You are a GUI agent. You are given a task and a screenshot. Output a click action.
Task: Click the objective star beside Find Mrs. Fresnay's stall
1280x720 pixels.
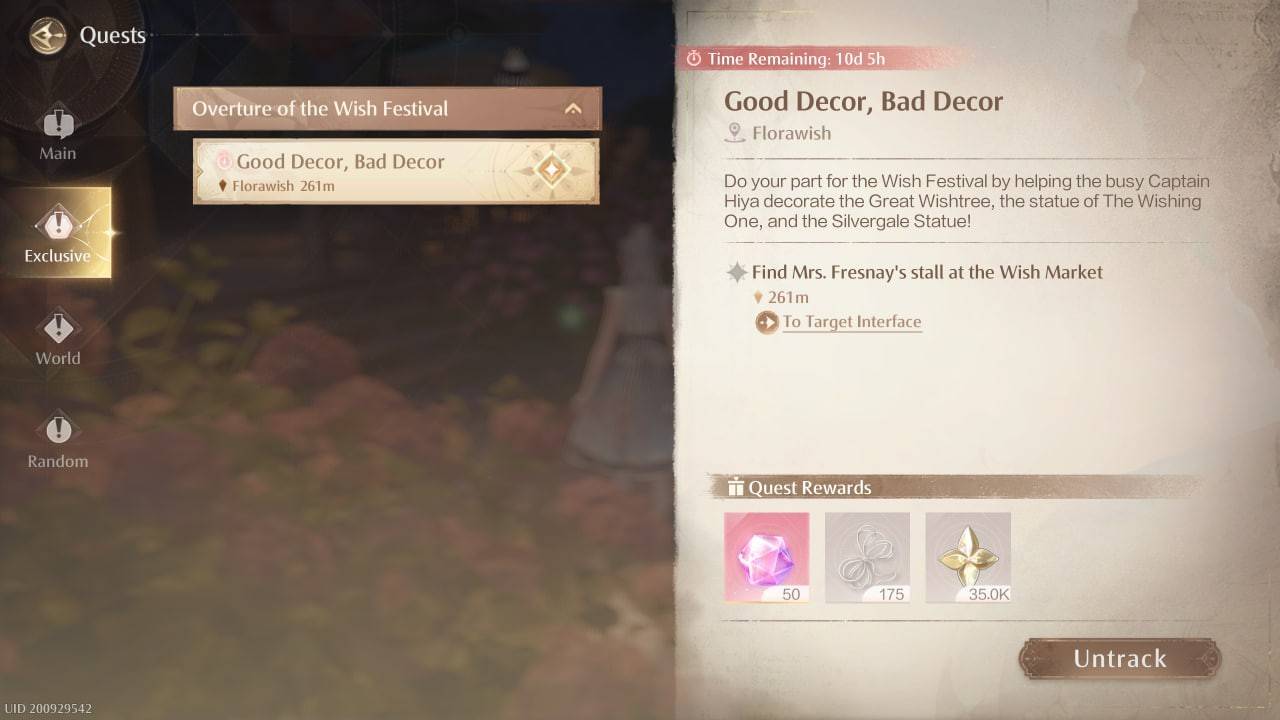pos(735,271)
